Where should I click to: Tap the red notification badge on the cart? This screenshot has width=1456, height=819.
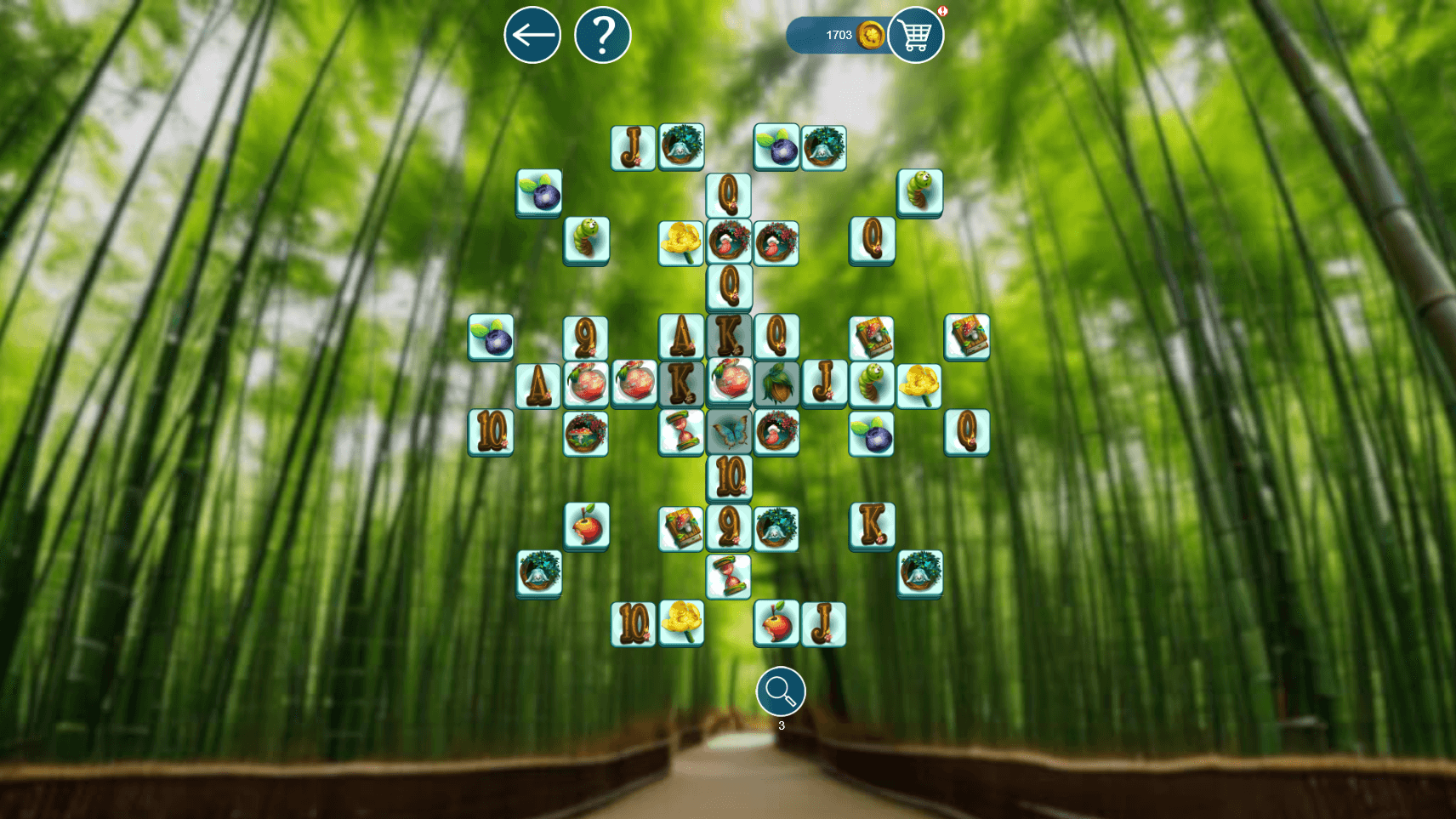[x=944, y=12]
